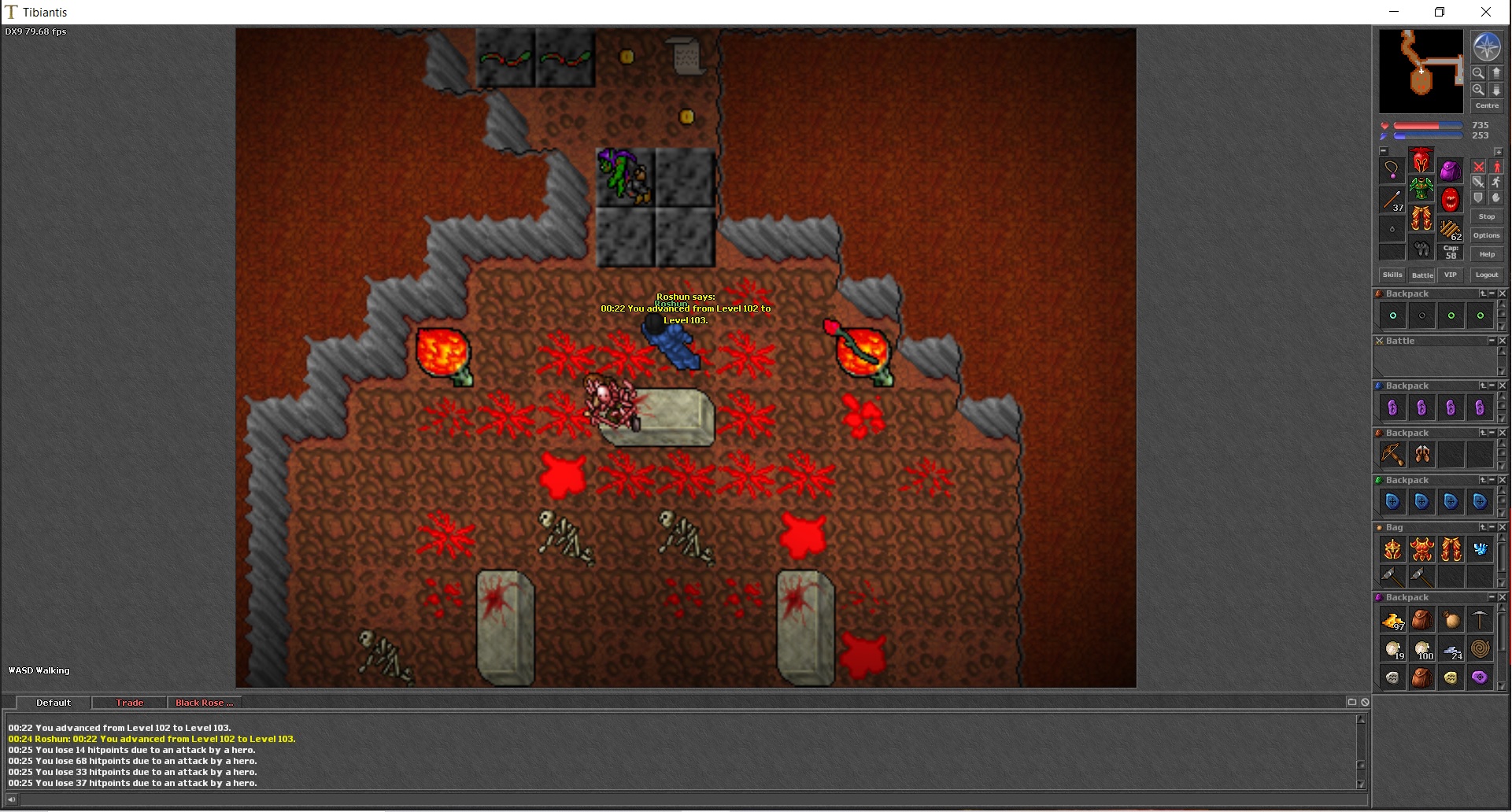The image size is (1512, 812).
Task: Click the minimap compass rose
Action: pyautogui.click(x=1487, y=47)
